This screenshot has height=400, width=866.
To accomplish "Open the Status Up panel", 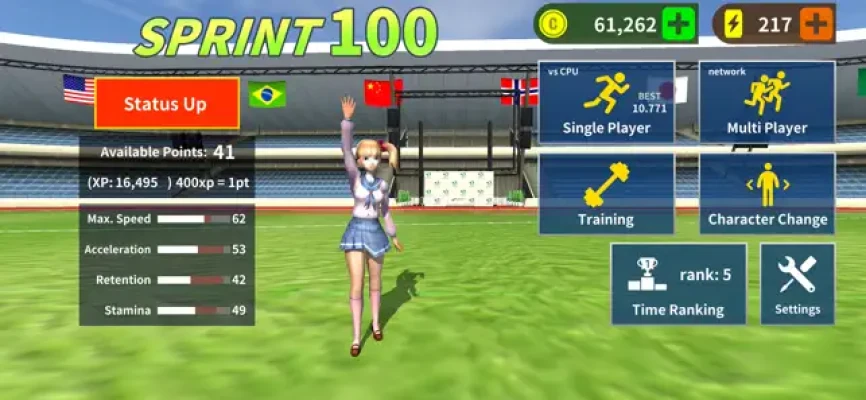I will [167, 104].
